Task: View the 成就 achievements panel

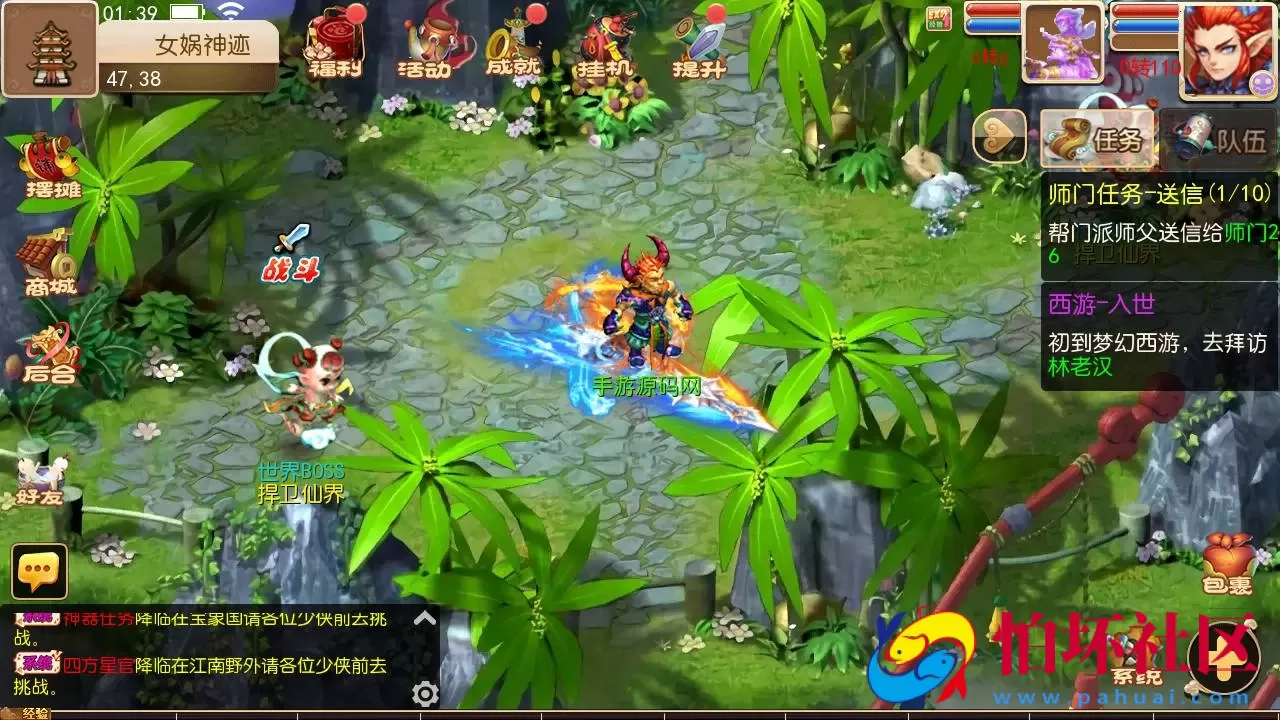Action: [x=515, y=45]
